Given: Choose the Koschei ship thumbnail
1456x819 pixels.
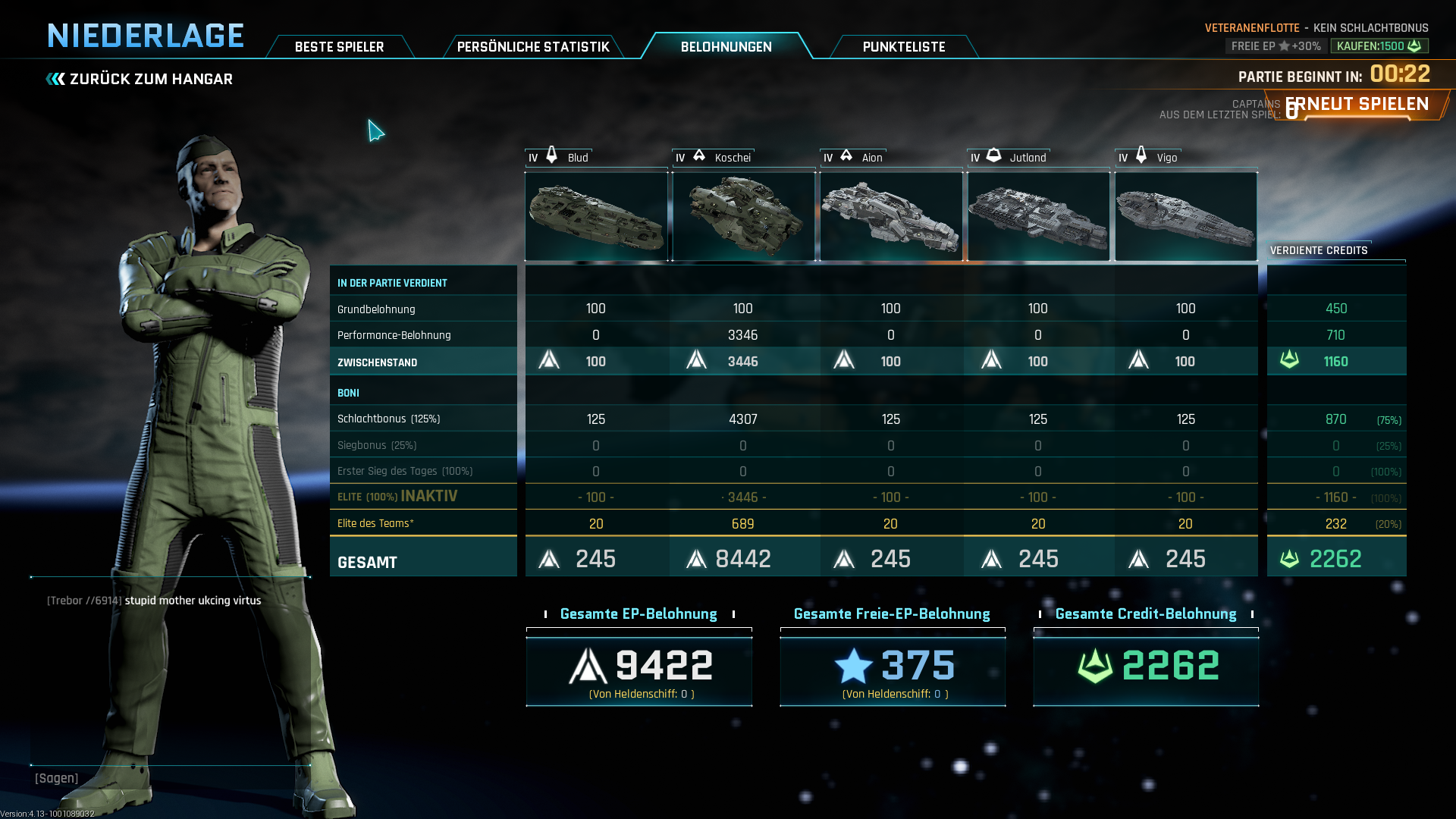Looking at the screenshot, I should (743, 216).
